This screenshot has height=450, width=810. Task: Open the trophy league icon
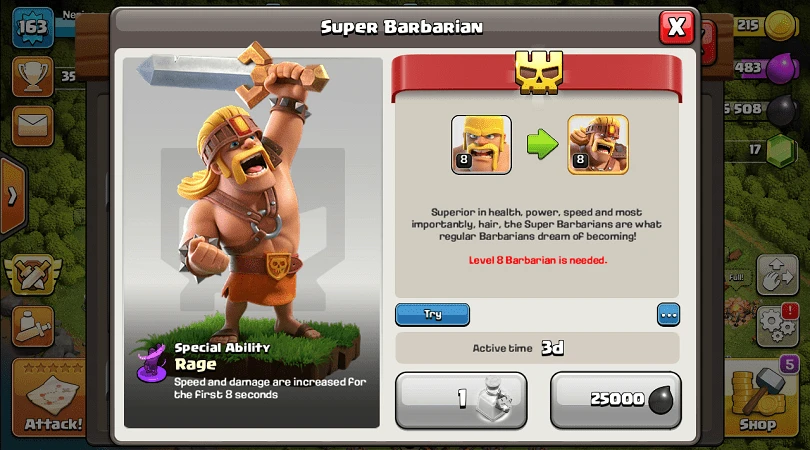pyautogui.click(x=32, y=74)
